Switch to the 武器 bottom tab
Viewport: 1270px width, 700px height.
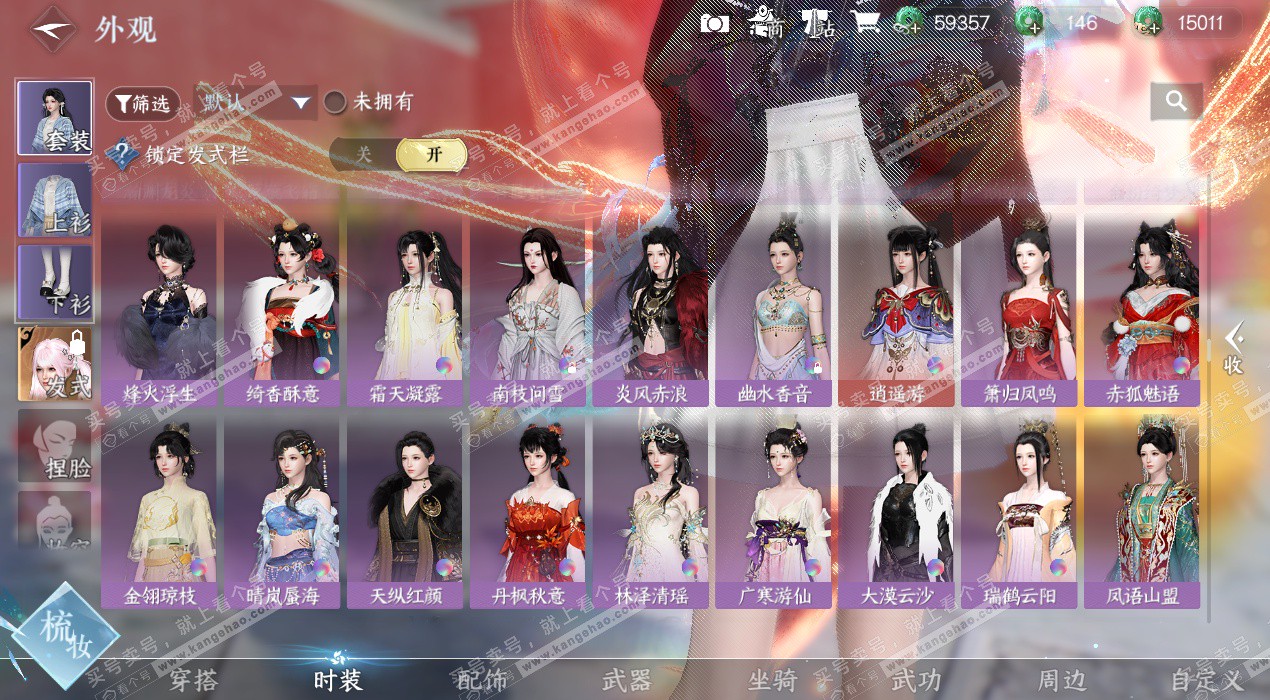coord(627,680)
